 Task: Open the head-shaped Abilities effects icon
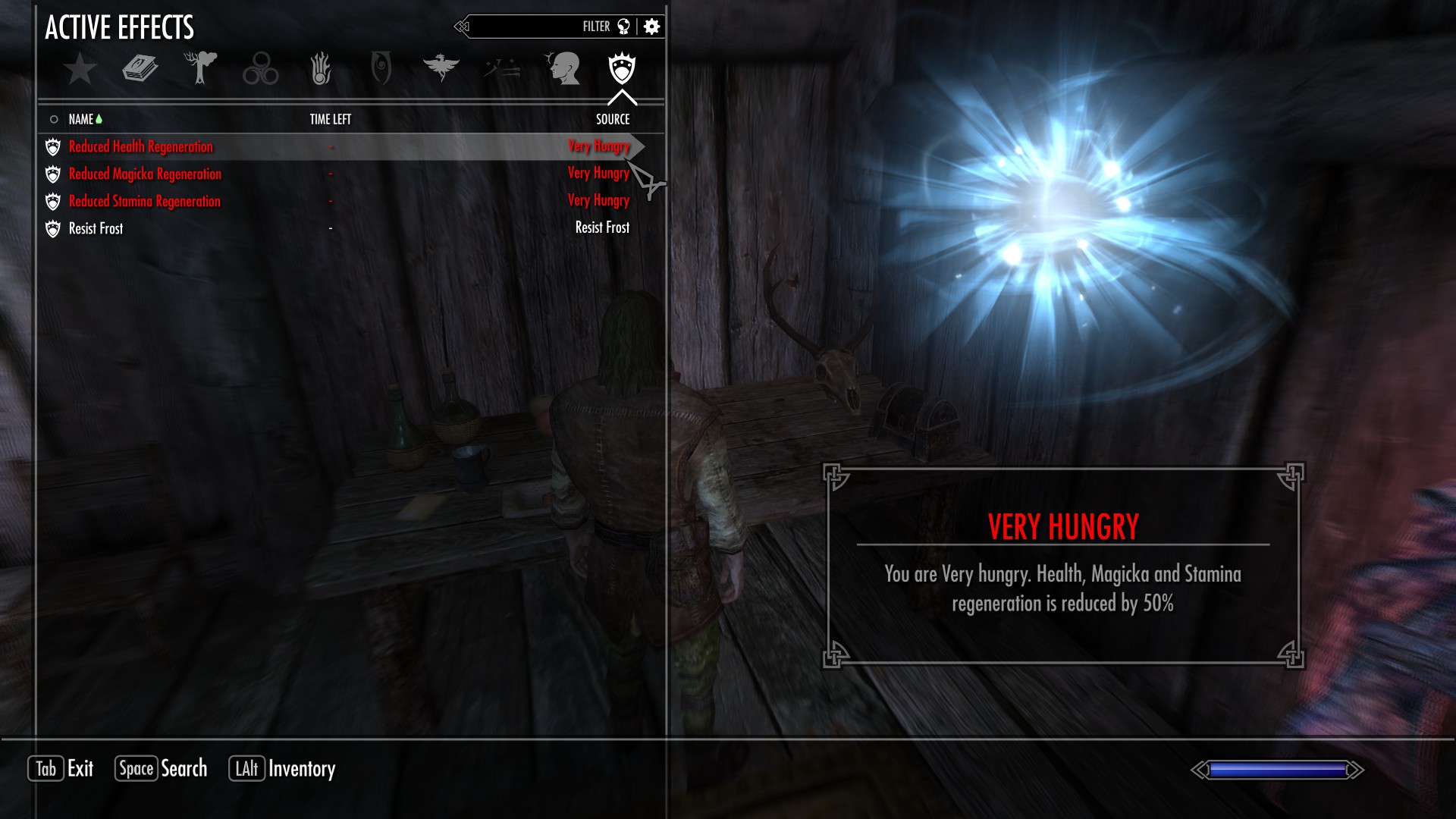pyautogui.click(x=563, y=68)
